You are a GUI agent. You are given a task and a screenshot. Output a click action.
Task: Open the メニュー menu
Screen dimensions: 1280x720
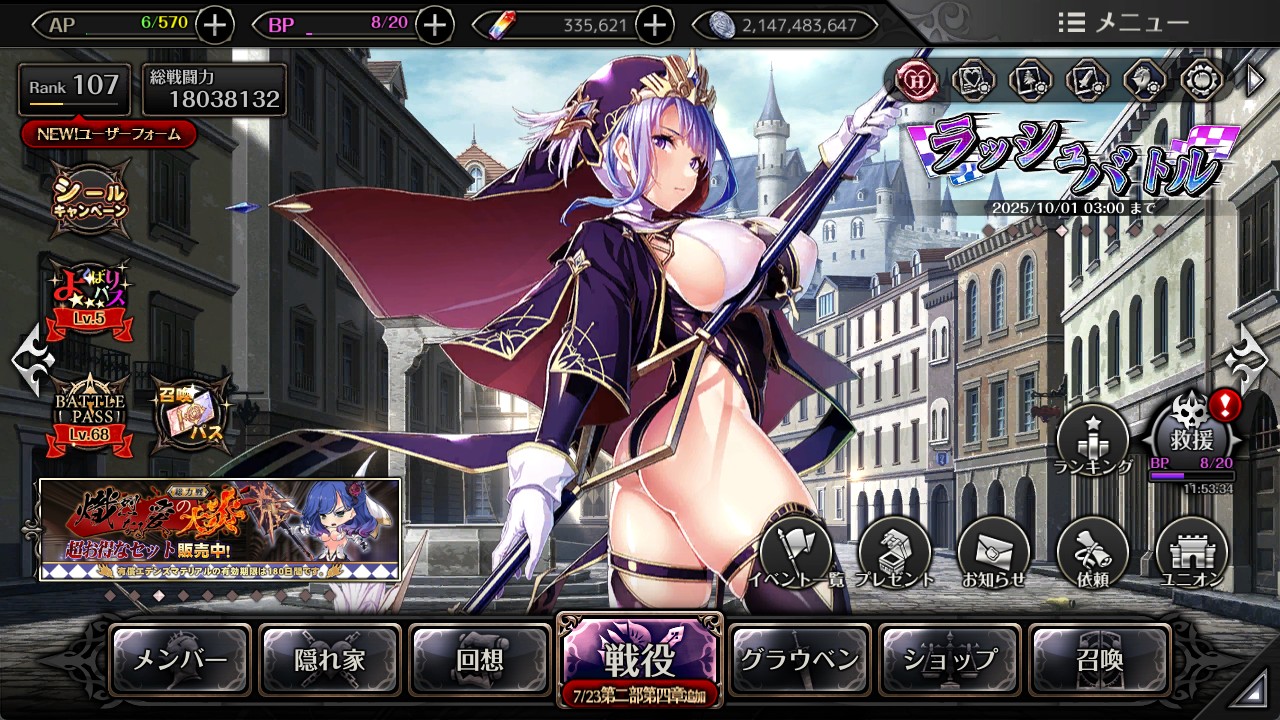[1122, 23]
